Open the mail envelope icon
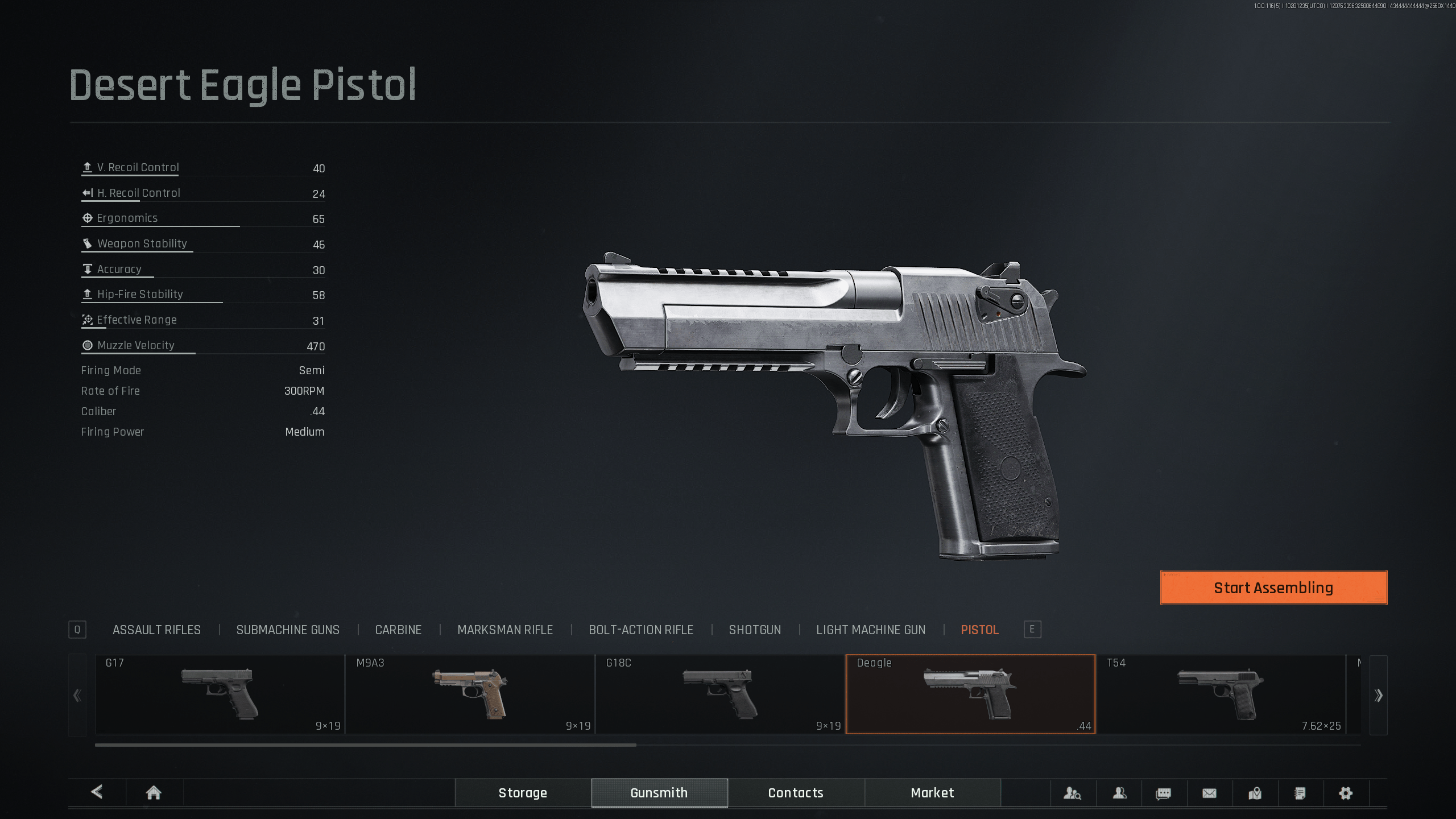1456x819 pixels. tap(1209, 793)
